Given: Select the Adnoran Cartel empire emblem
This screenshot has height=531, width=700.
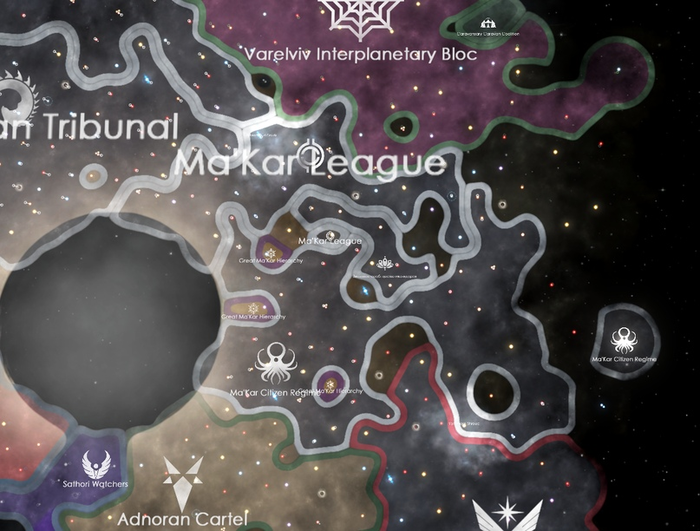Looking at the screenshot, I should 183,484.
